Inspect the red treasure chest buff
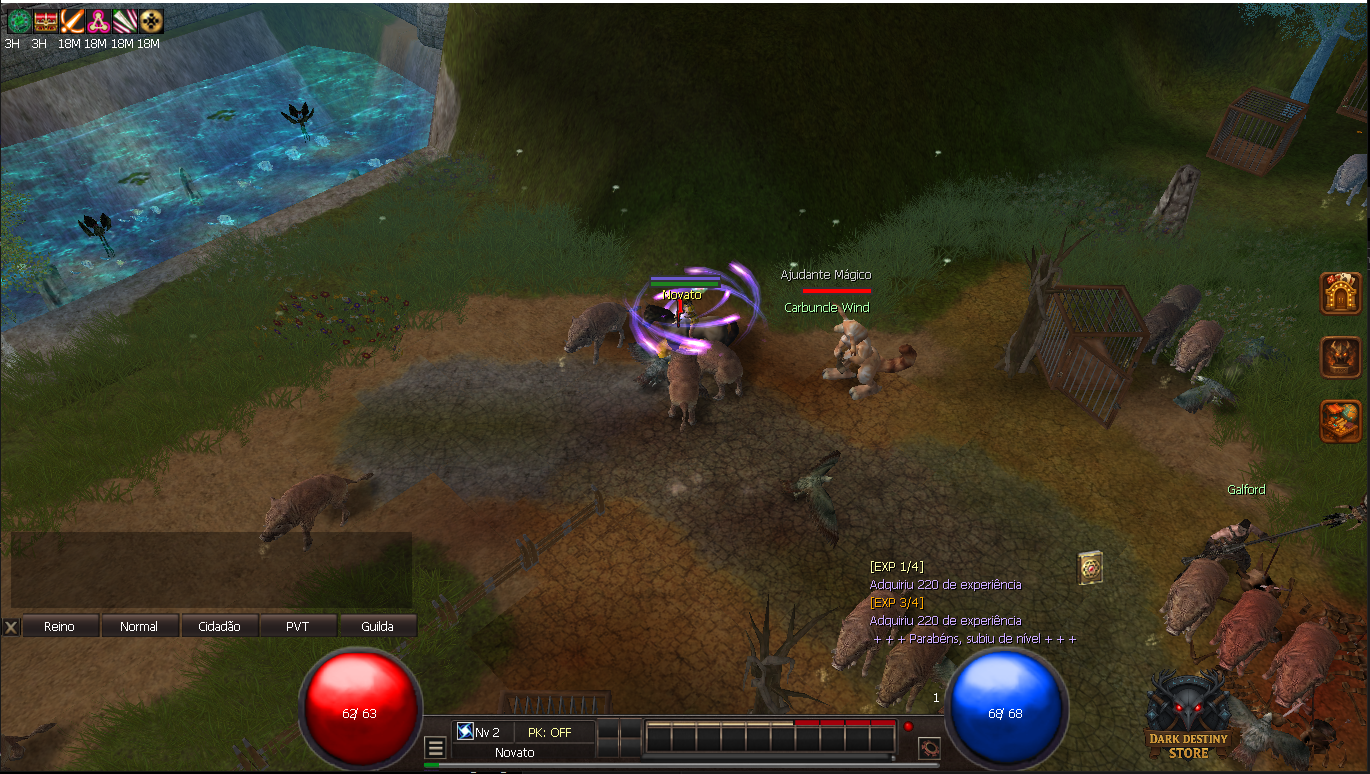Image resolution: width=1370 pixels, height=774 pixels. (x=45, y=21)
